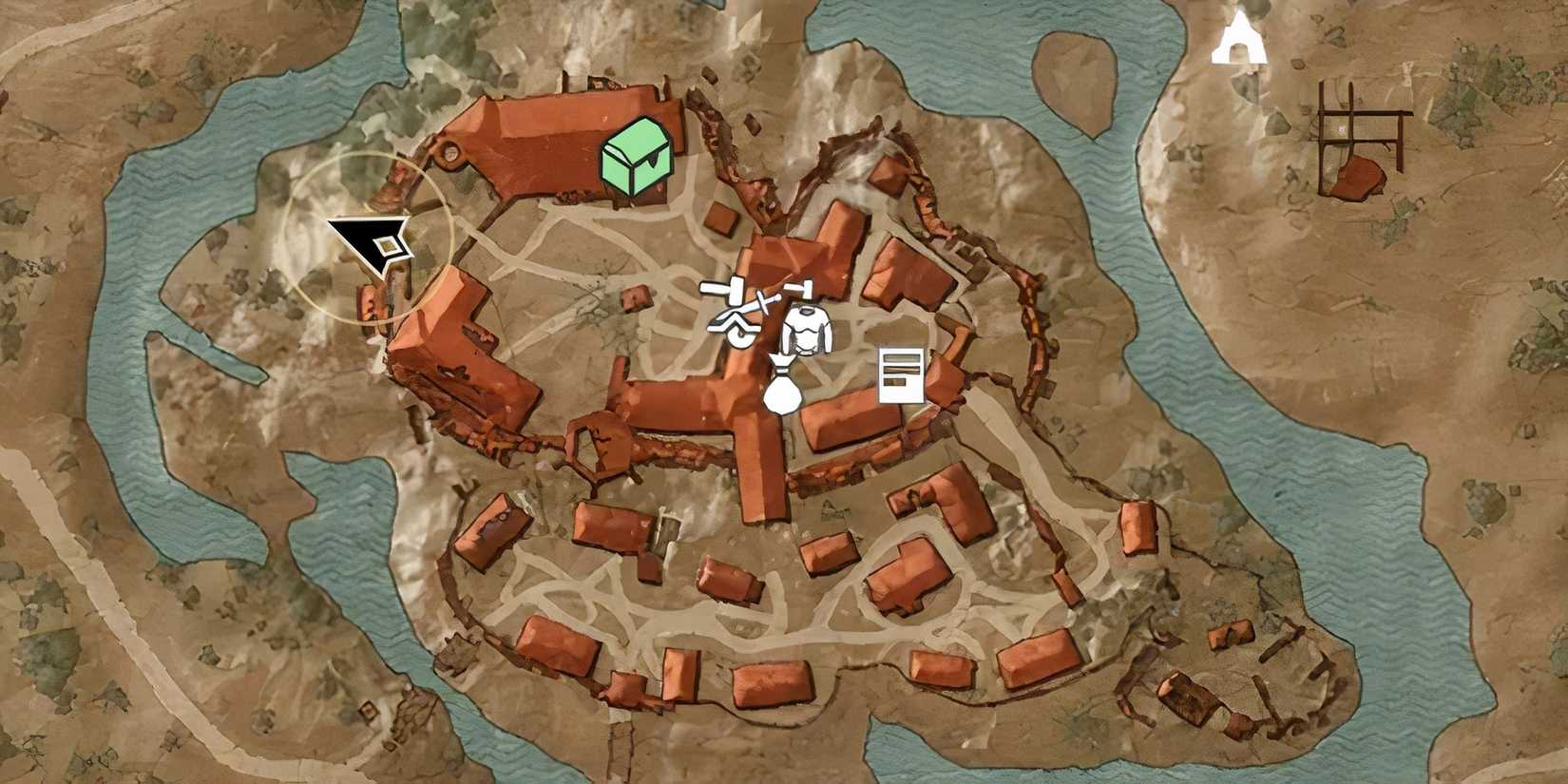The image size is (1568, 784).
Task: Open the armorer shirt icon
Action: point(809,330)
